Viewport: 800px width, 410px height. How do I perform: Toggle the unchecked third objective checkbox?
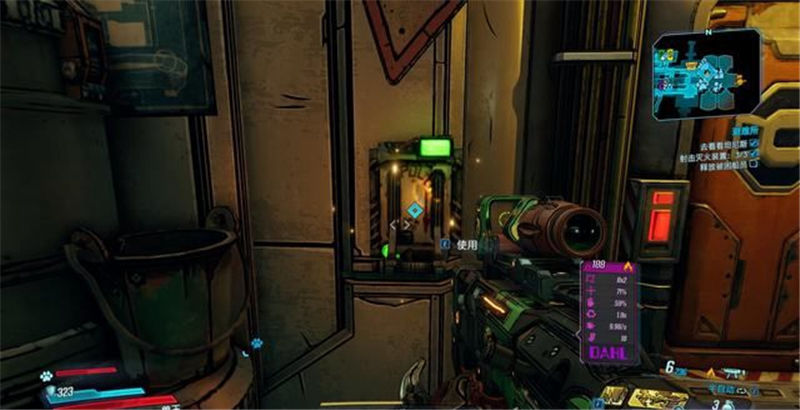(753, 168)
